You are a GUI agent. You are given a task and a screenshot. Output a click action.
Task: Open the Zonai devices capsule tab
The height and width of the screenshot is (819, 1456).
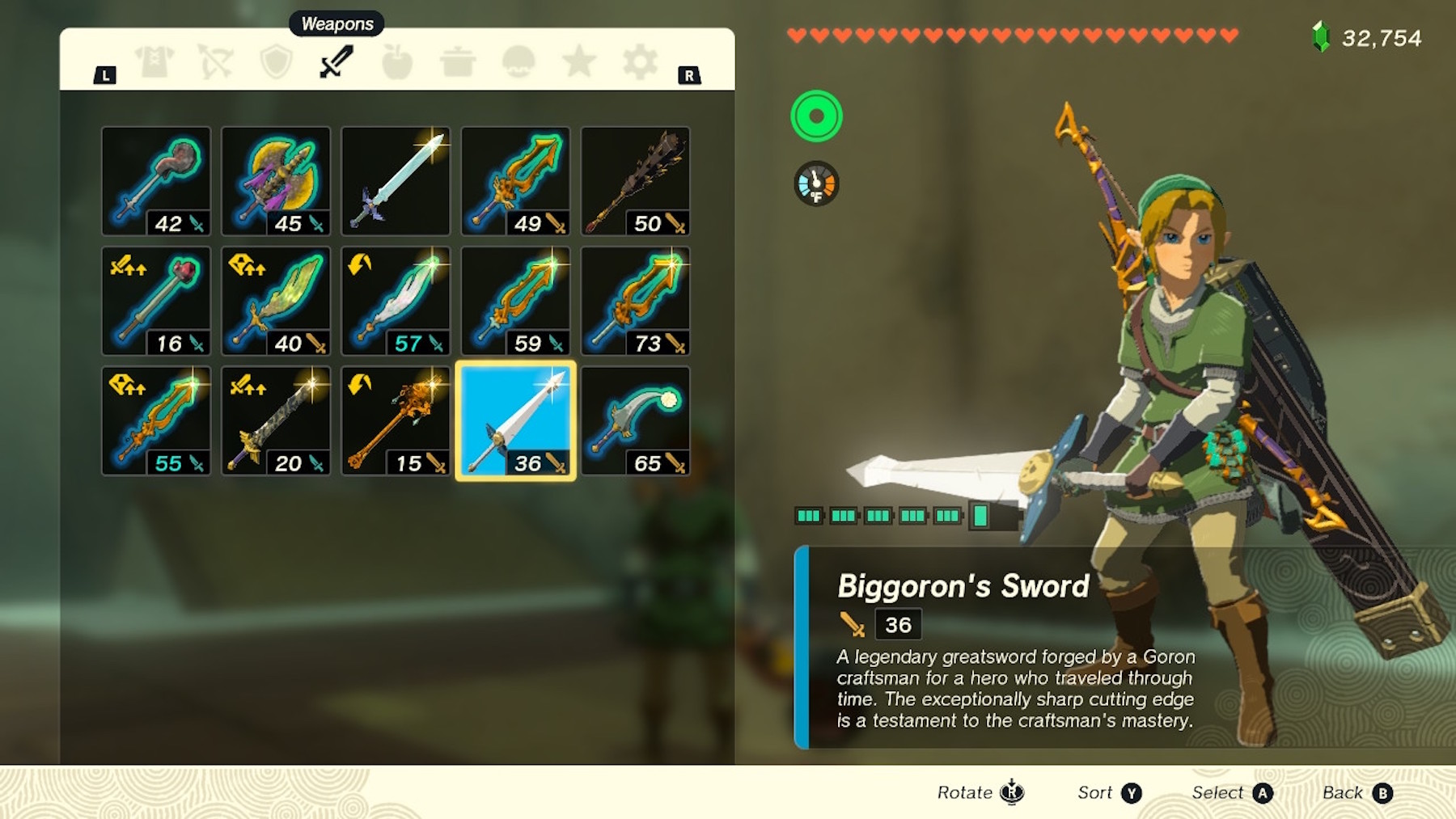[x=518, y=62]
